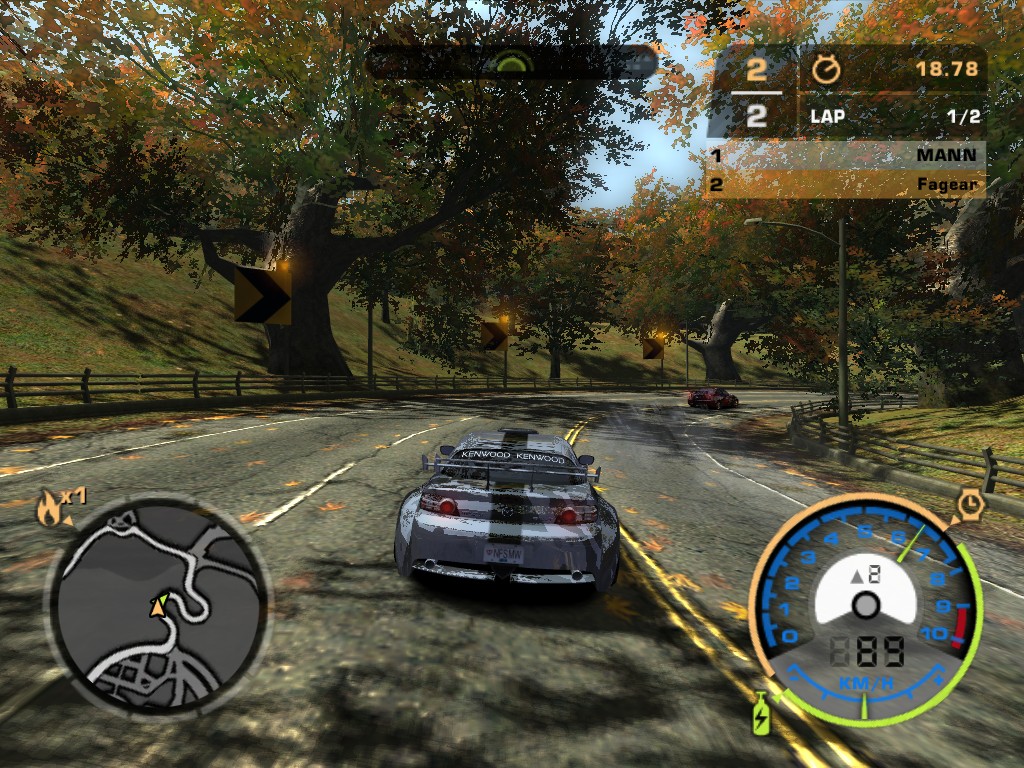This screenshot has width=1024, height=768.
Task: Click the heat level flame icon
Action: pyautogui.click(x=48, y=509)
